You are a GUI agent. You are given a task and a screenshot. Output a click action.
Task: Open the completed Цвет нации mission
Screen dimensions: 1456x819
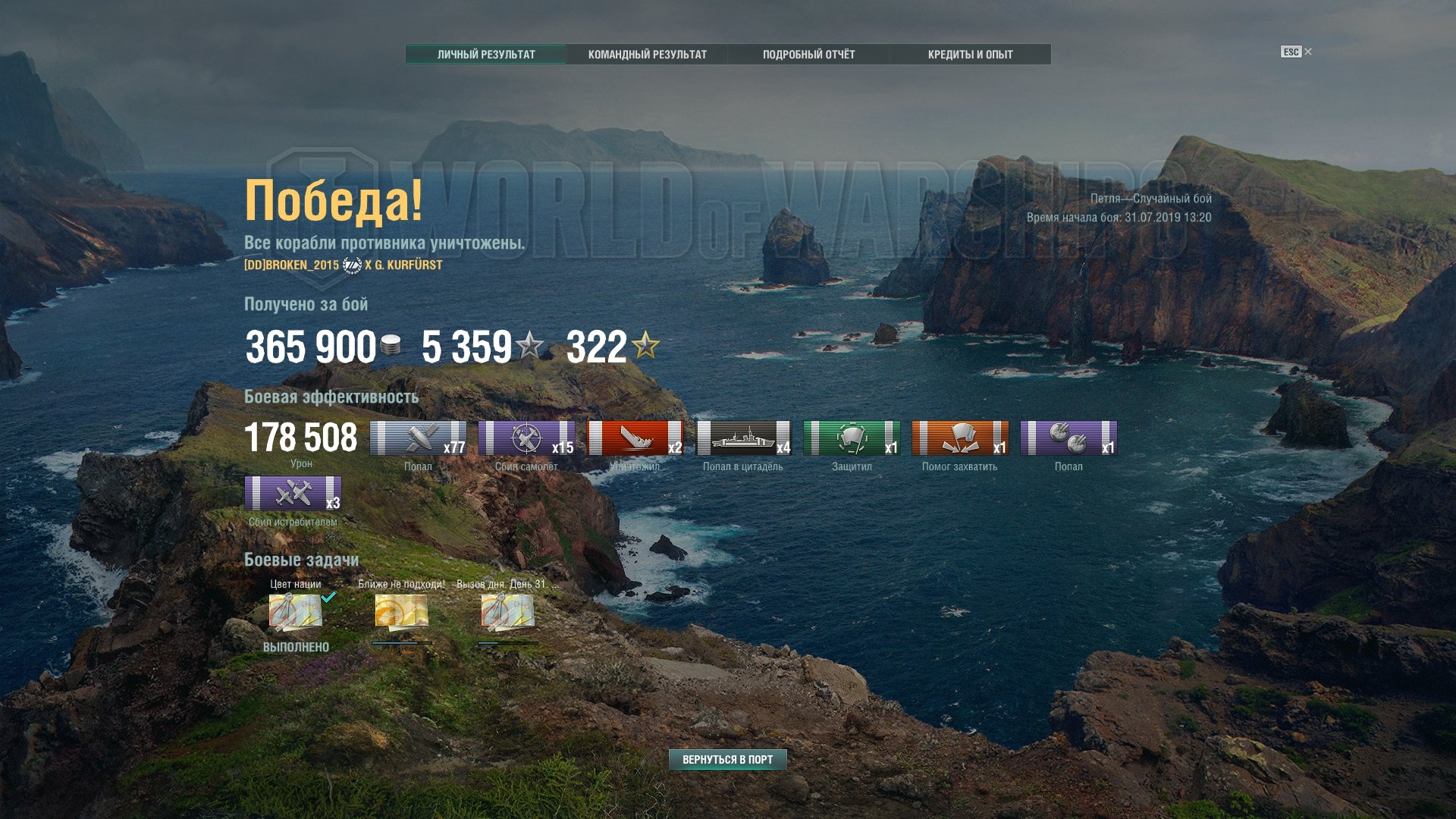coord(296,612)
